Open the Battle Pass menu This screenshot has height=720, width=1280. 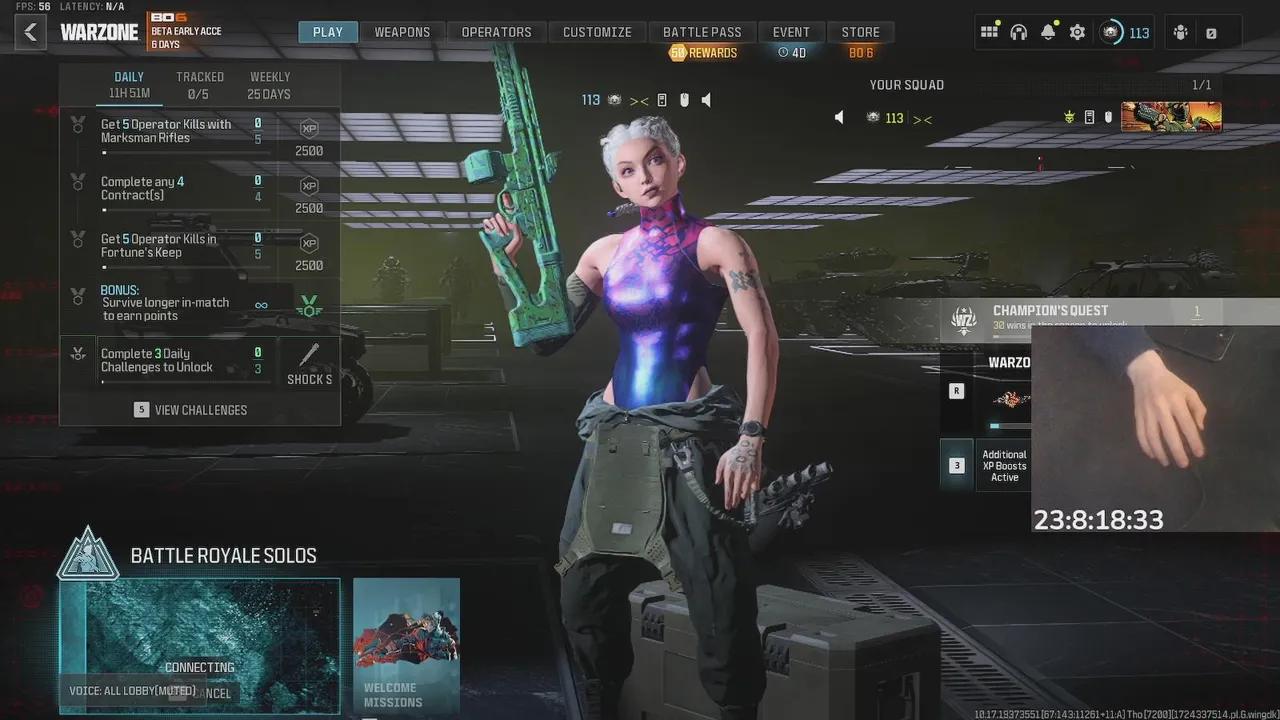click(x=703, y=31)
